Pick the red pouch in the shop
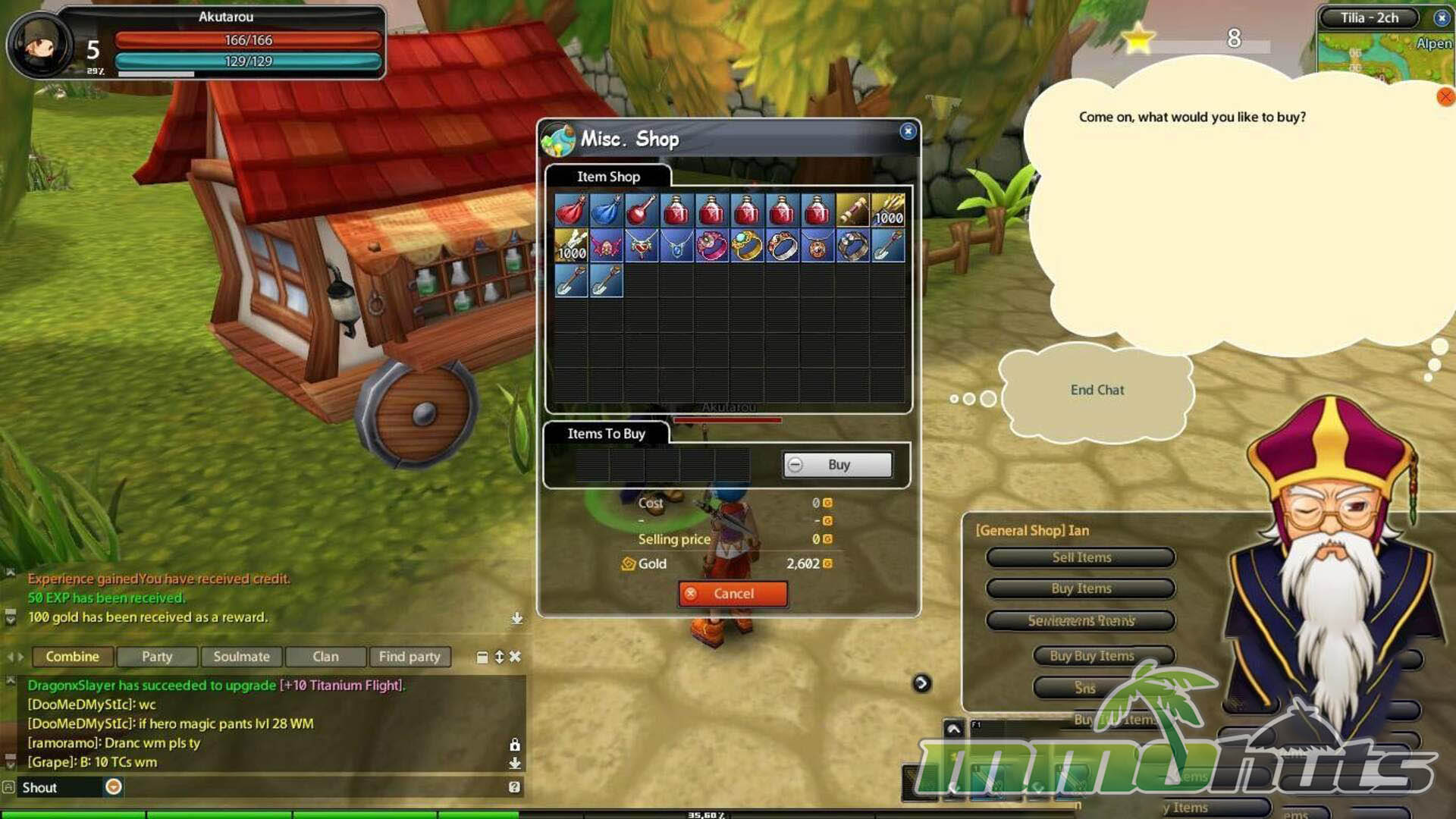This screenshot has width=1456, height=819. pos(571,210)
